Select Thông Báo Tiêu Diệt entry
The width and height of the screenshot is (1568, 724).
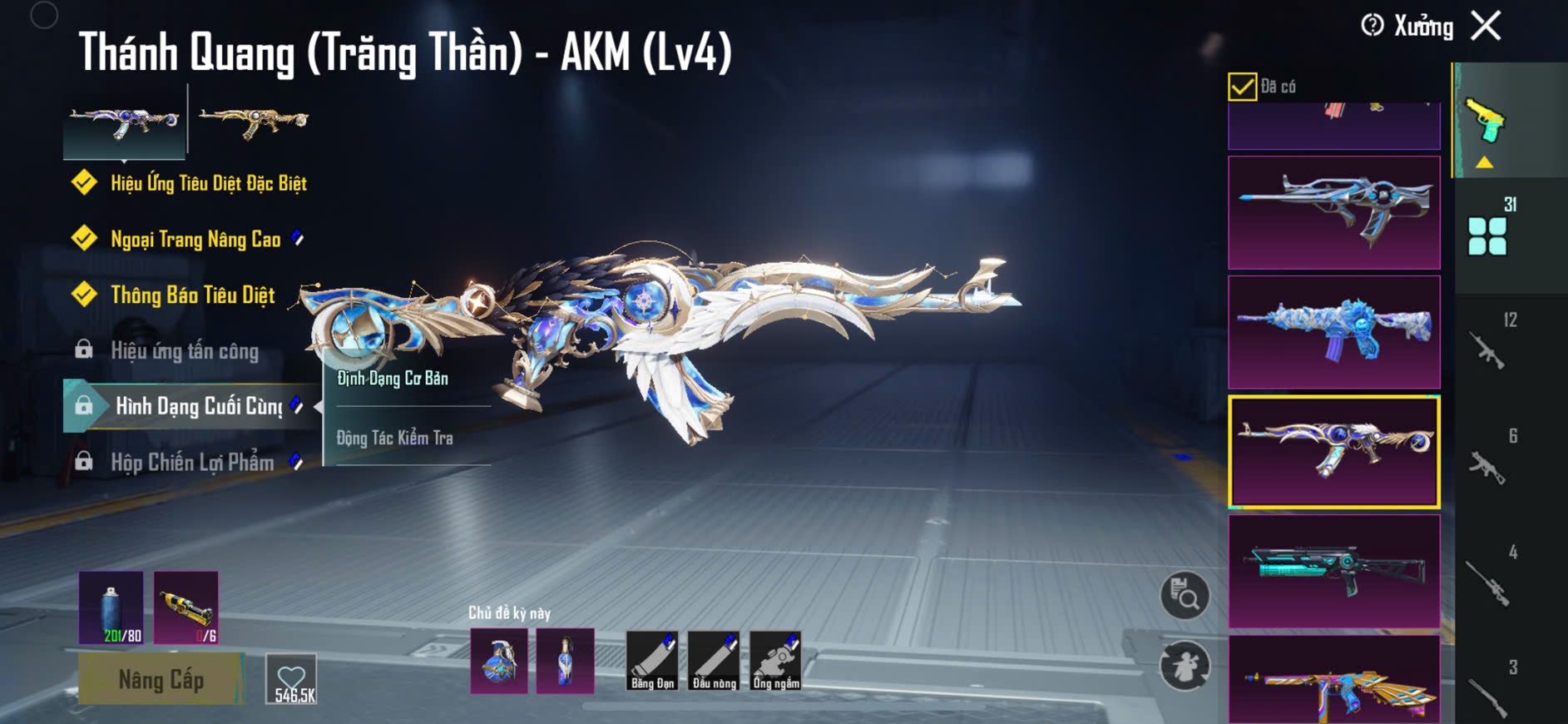click(x=192, y=295)
